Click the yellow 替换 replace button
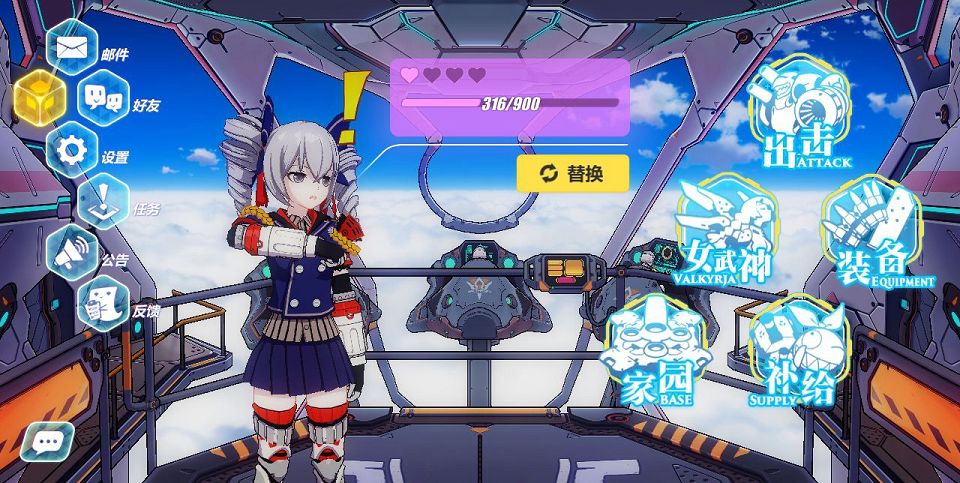 572,173
